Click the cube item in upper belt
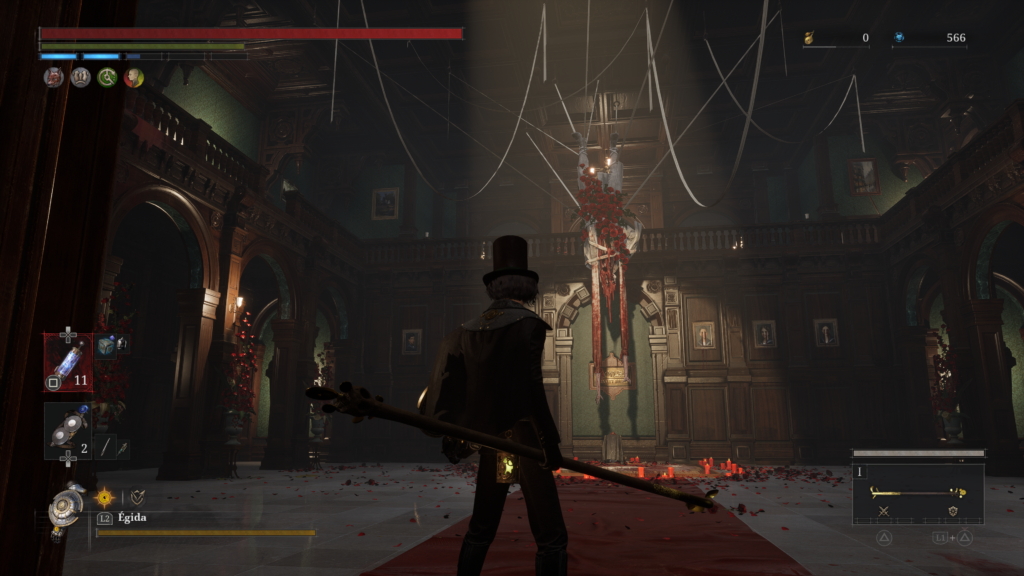The image size is (1024, 576). (x=107, y=346)
